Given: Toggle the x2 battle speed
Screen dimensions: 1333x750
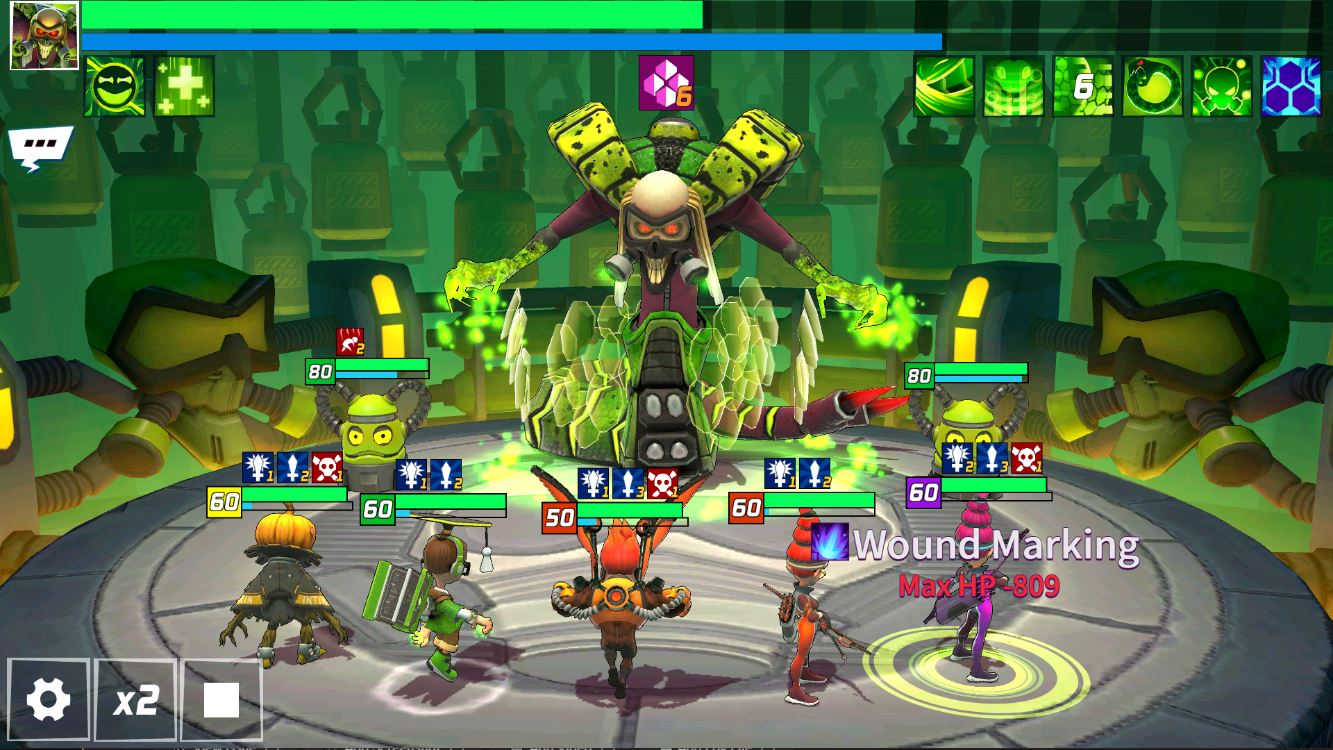Looking at the screenshot, I should coord(135,699).
